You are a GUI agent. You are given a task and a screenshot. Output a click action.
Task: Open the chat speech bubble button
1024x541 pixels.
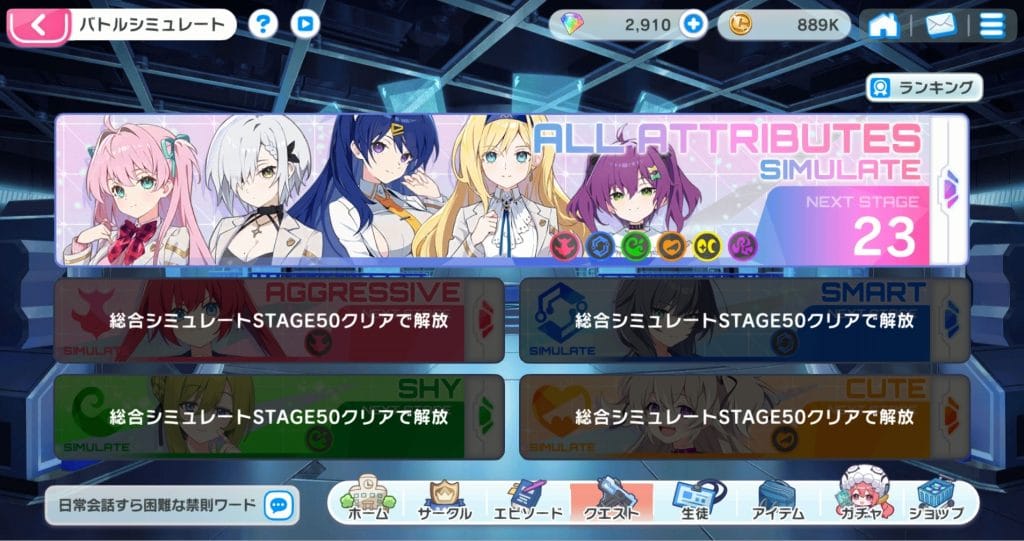click(x=281, y=505)
